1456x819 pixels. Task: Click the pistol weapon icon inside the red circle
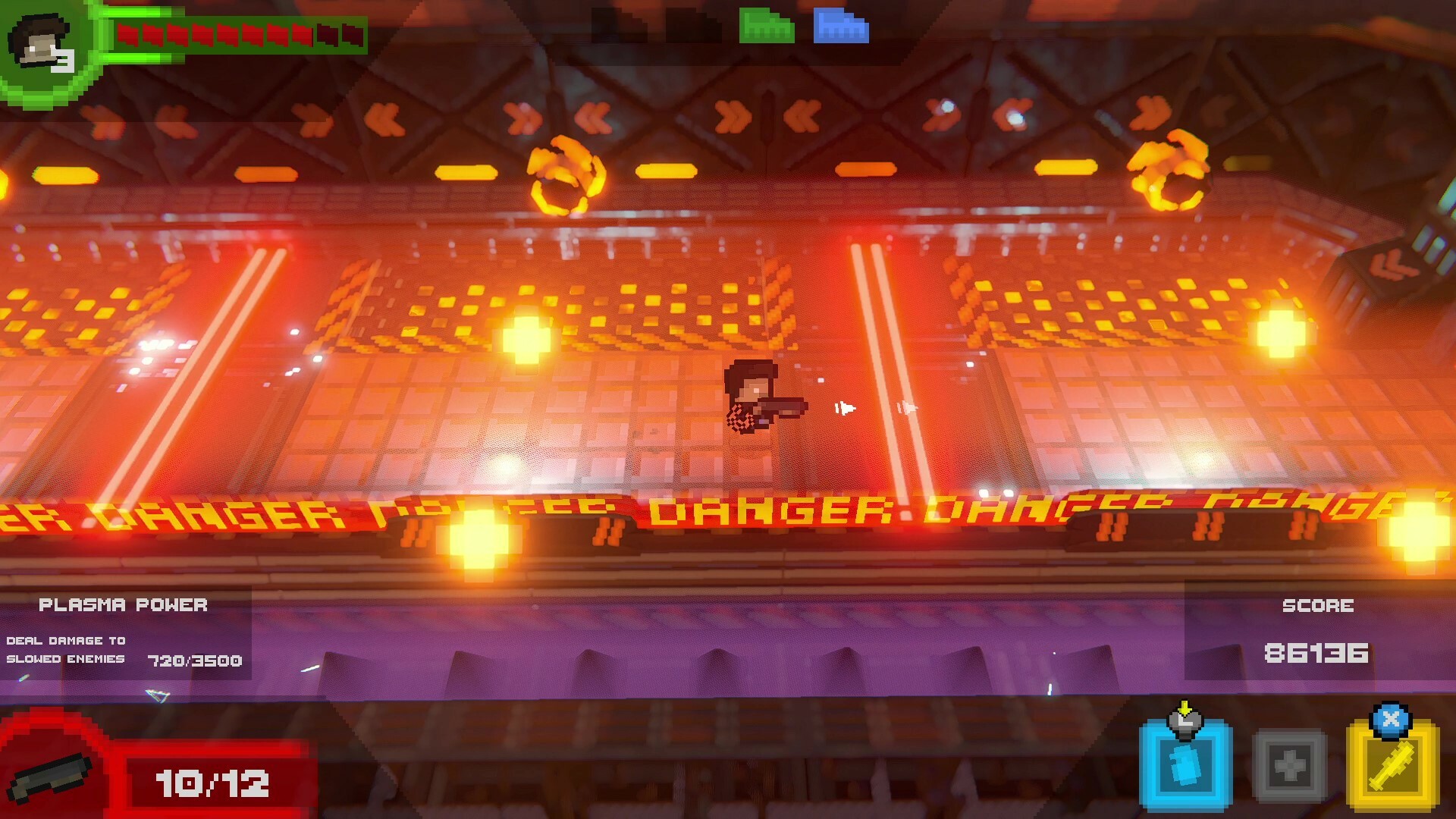tap(49, 777)
